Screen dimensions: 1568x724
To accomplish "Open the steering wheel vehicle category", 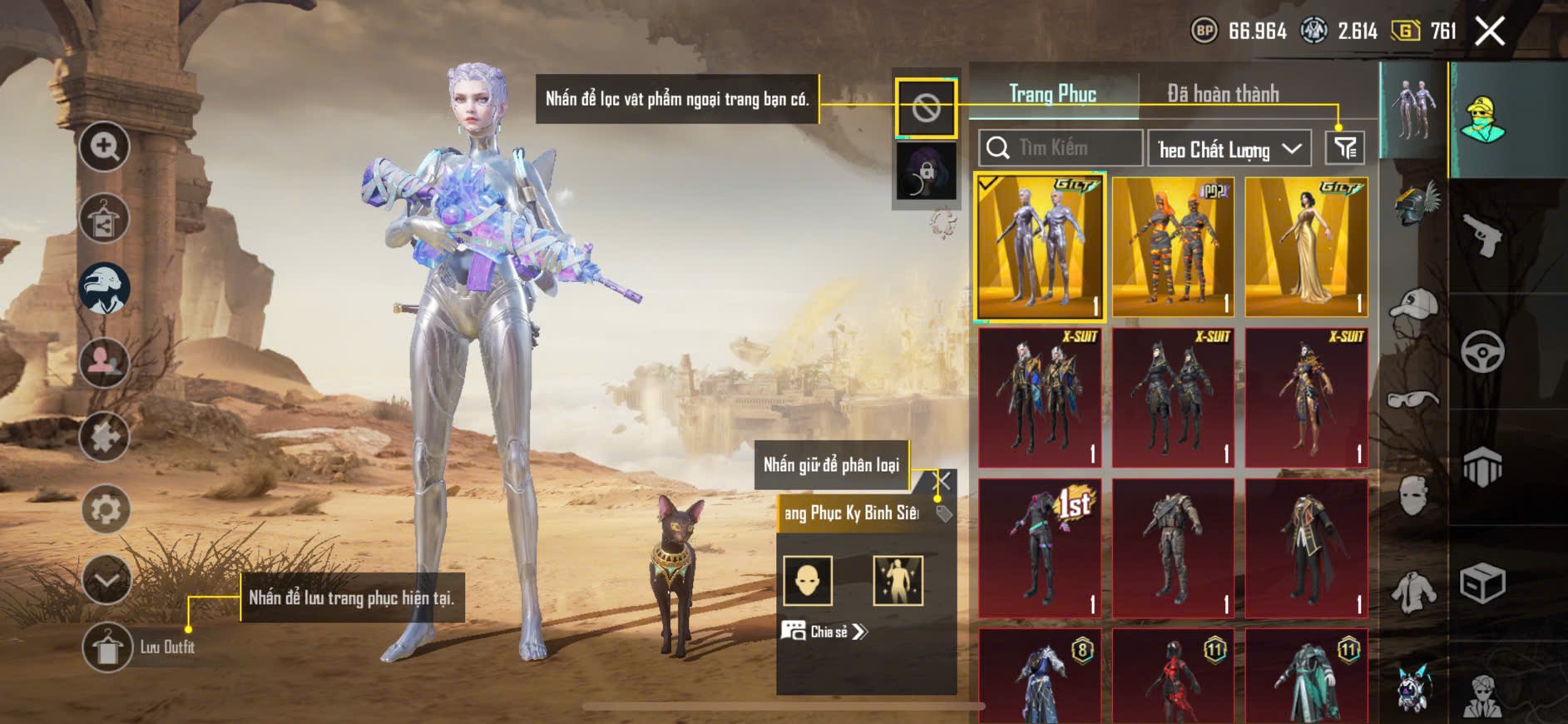I will (x=1482, y=351).
